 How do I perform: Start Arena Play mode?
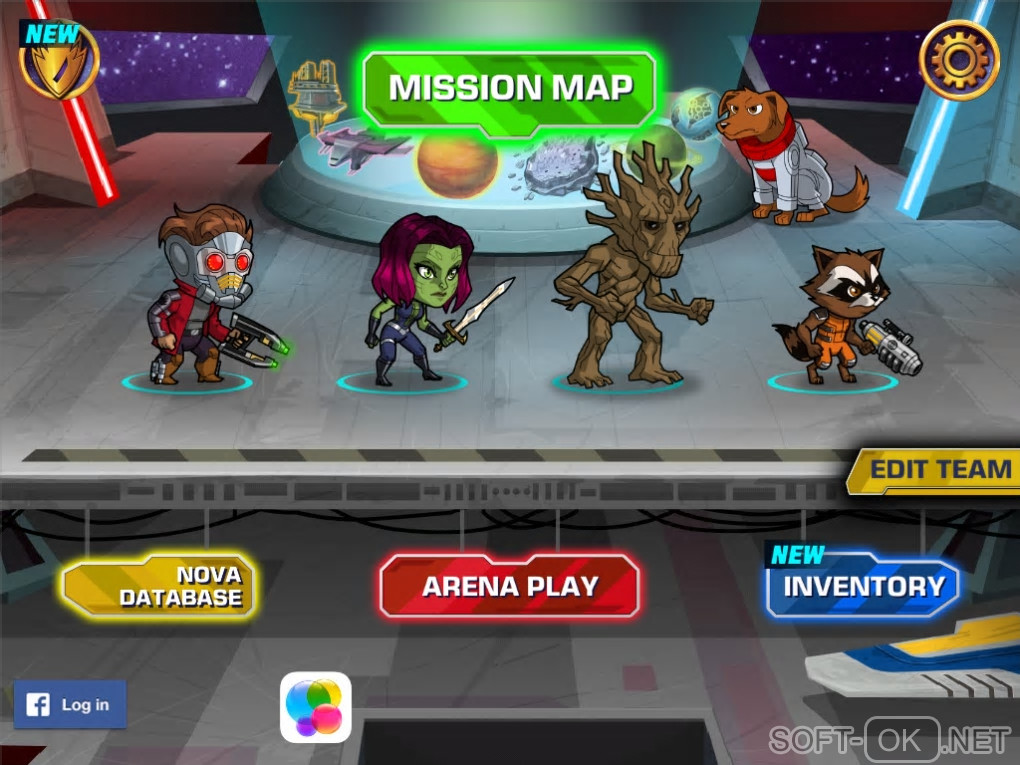510,585
